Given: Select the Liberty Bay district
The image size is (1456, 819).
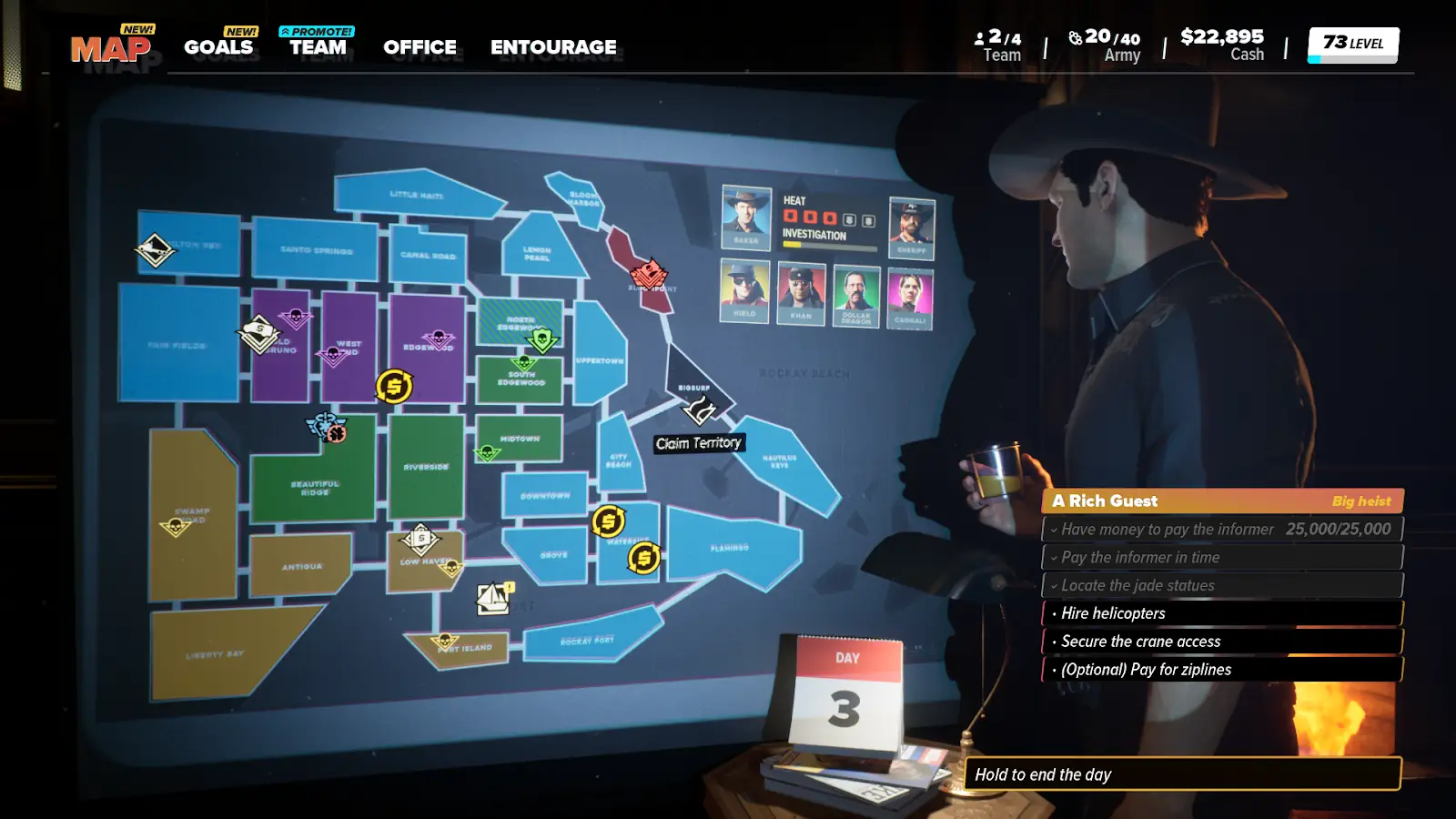Looking at the screenshot, I should point(215,653).
